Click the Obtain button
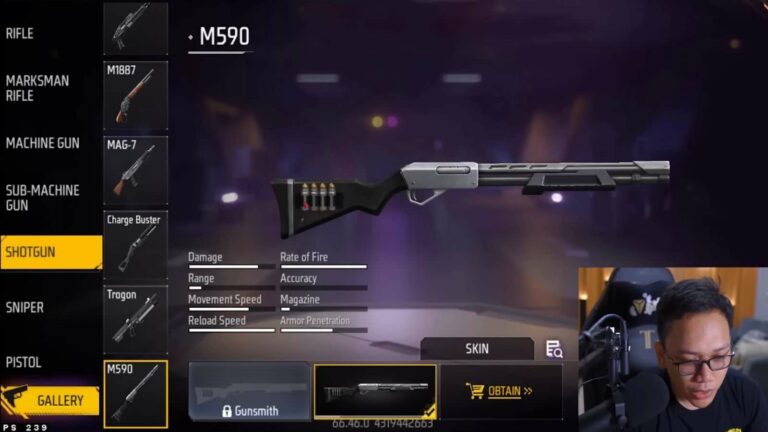768x432 pixels. 500,391
